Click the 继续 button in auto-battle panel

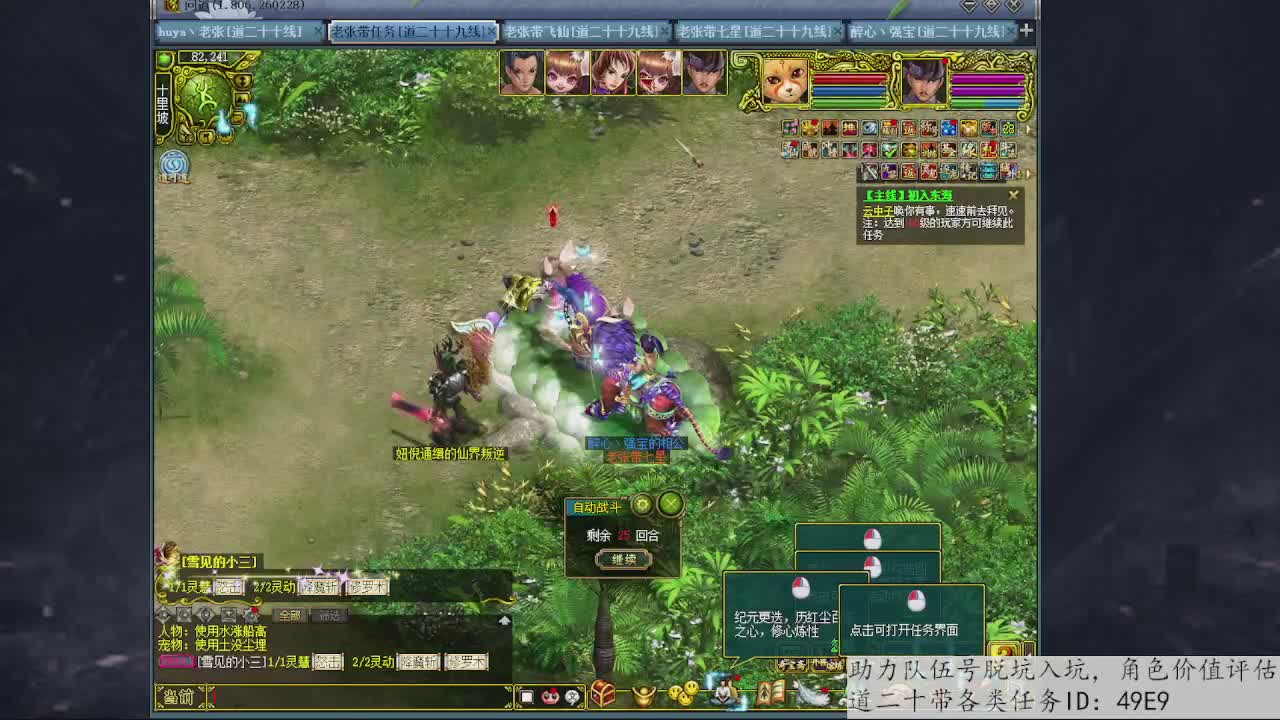pos(623,559)
